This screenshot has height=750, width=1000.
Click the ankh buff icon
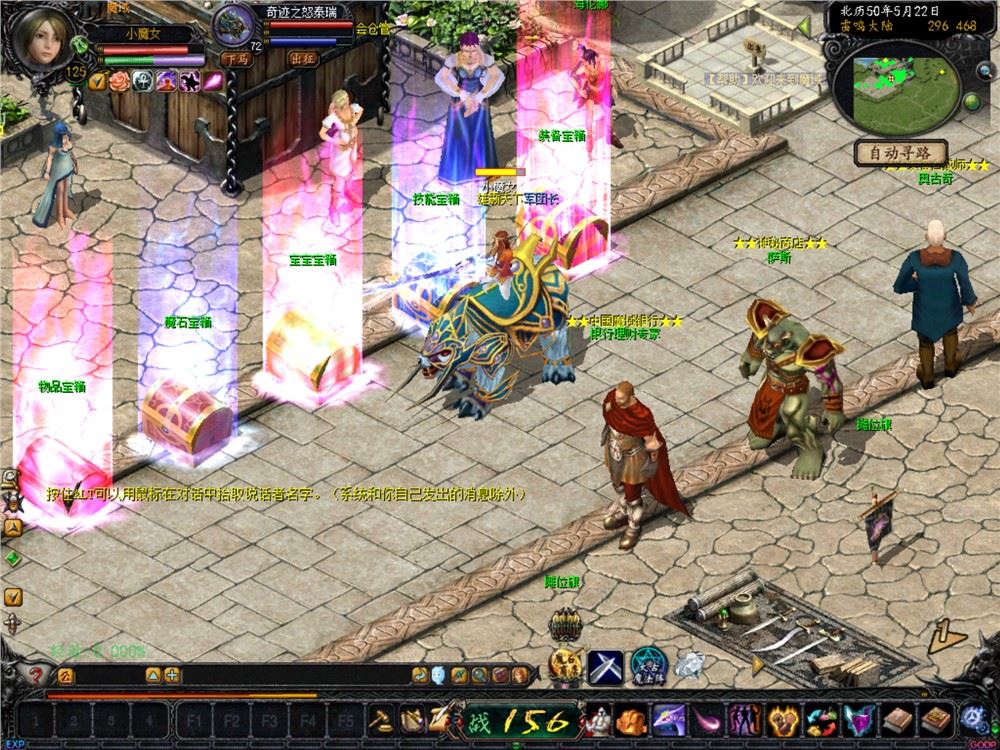click(x=142, y=80)
